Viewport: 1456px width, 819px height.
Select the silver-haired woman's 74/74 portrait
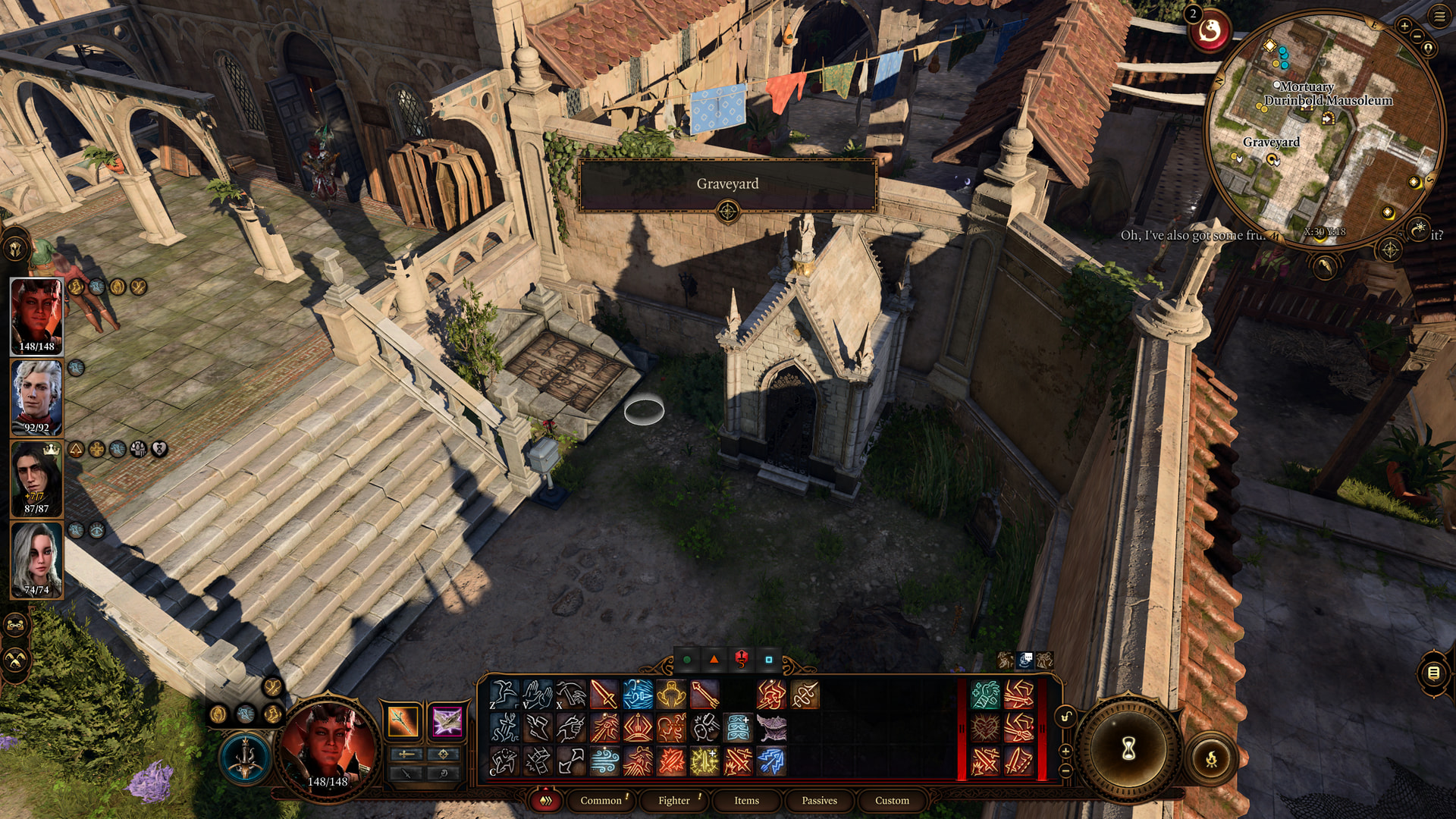[36, 560]
